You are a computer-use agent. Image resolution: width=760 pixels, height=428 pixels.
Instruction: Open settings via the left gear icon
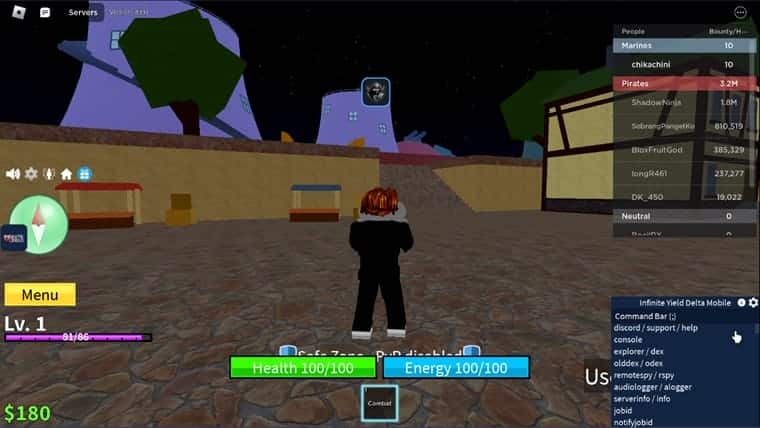click(31, 174)
